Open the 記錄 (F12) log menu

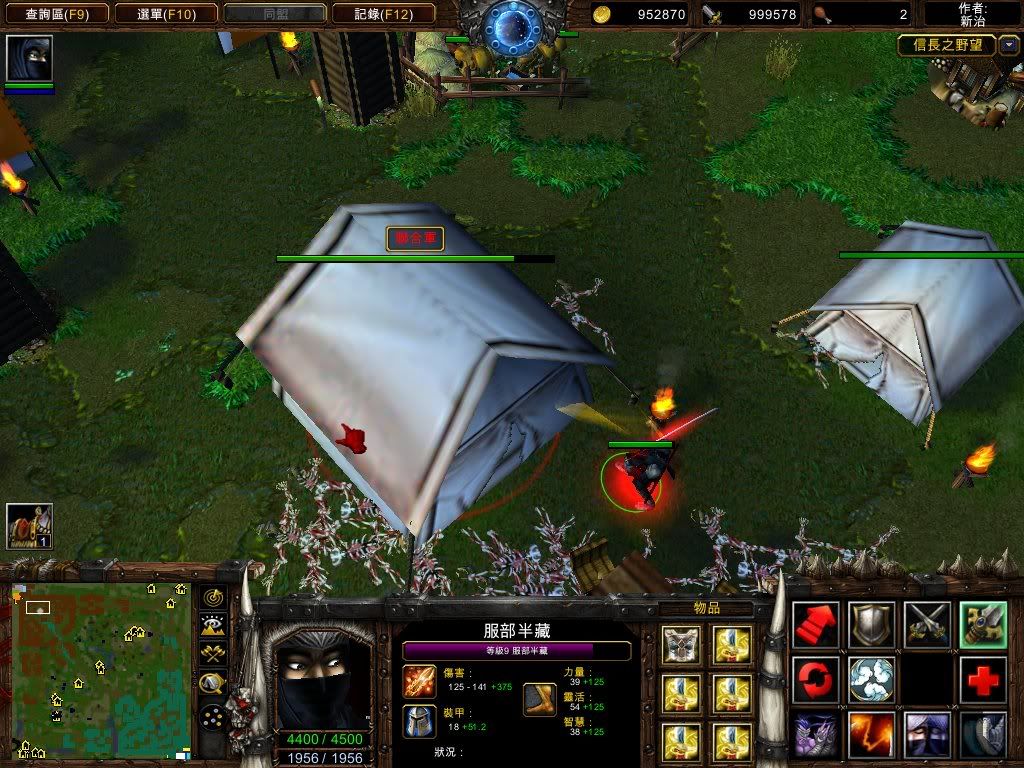click(385, 14)
